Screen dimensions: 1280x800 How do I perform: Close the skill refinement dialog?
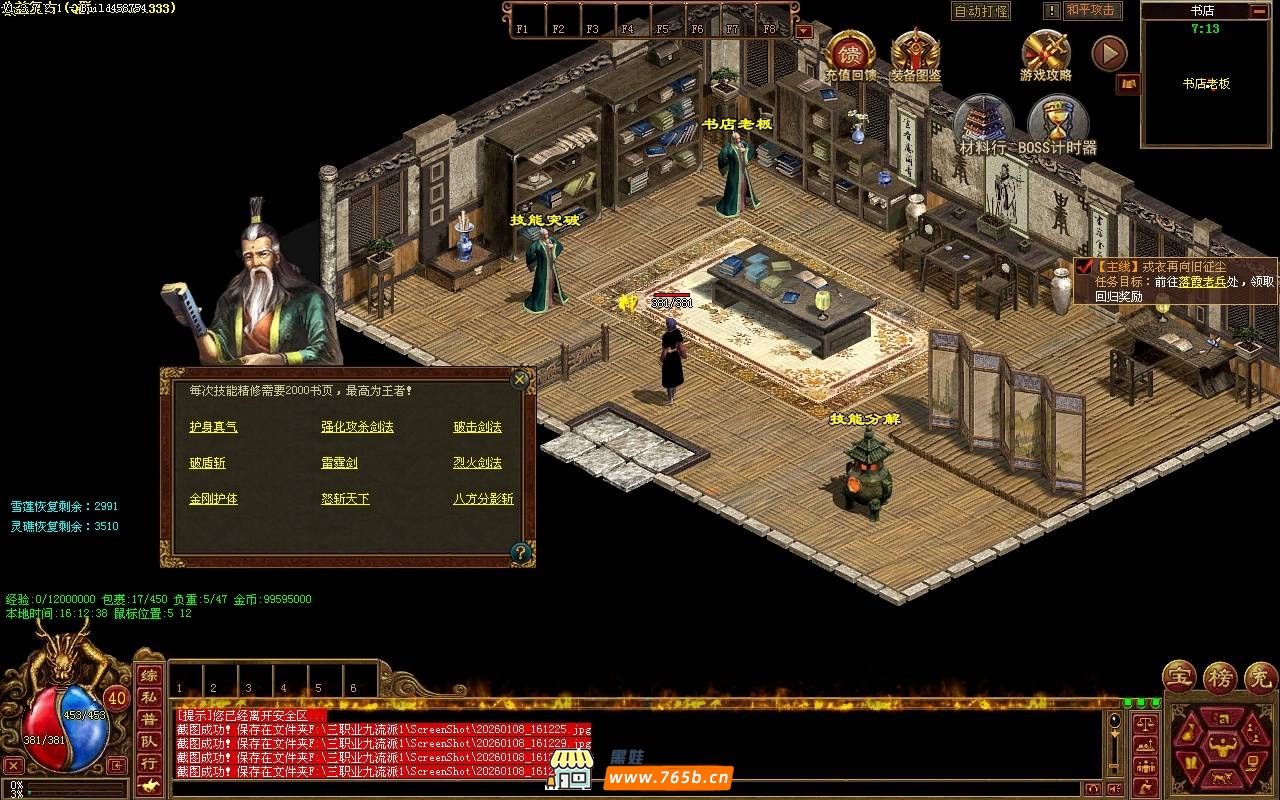pos(519,380)
